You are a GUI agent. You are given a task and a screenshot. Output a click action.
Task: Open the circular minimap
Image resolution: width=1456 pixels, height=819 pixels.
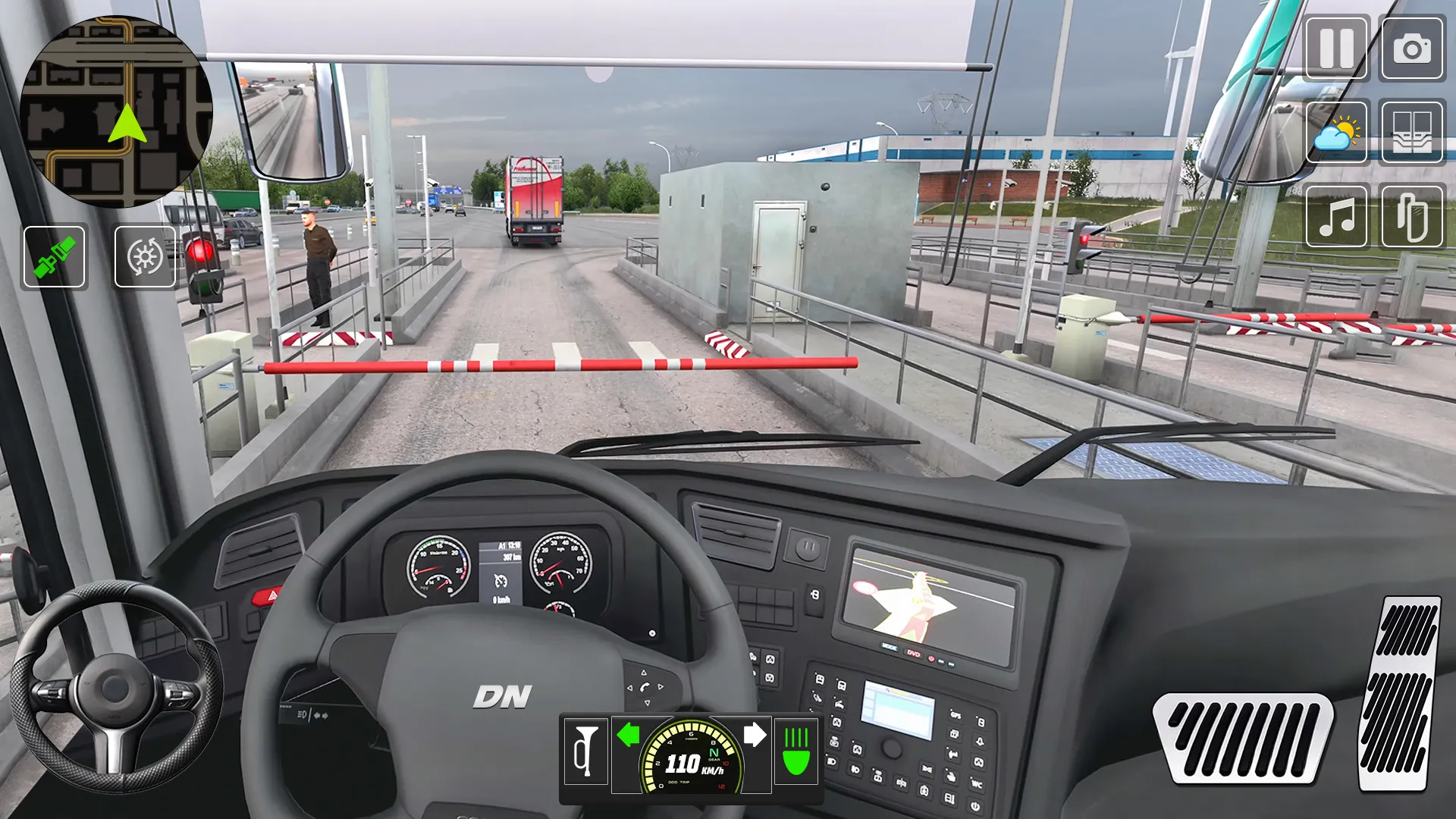(x=115, y=112)
